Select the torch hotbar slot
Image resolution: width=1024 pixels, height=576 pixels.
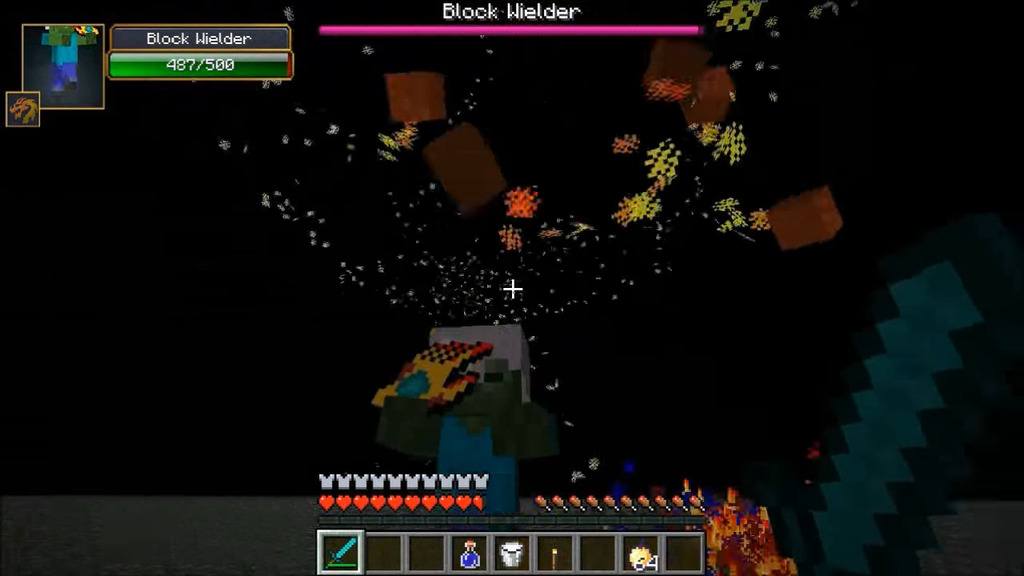click(555, 553)
